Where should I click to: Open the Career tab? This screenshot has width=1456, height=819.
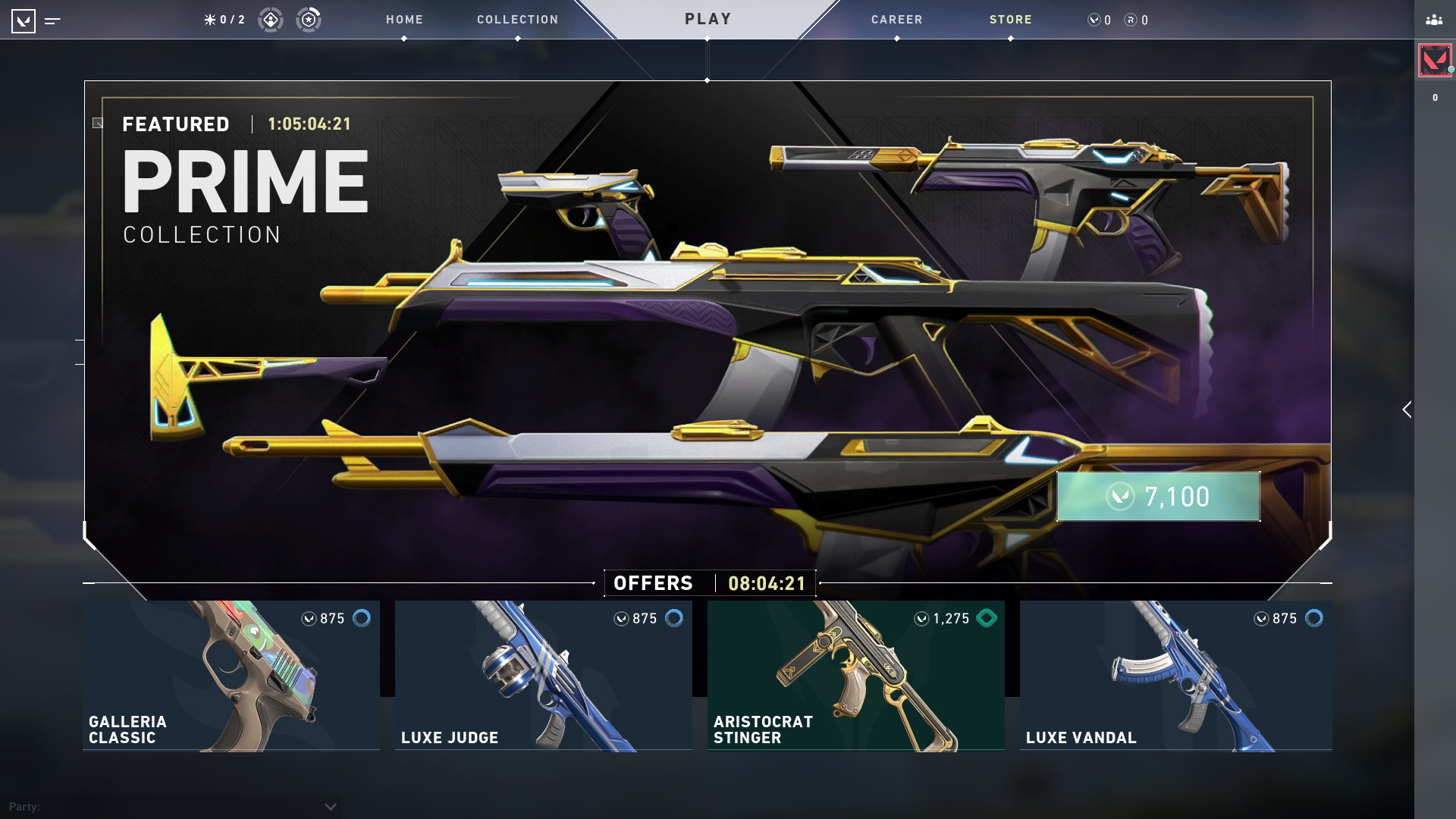896,20
